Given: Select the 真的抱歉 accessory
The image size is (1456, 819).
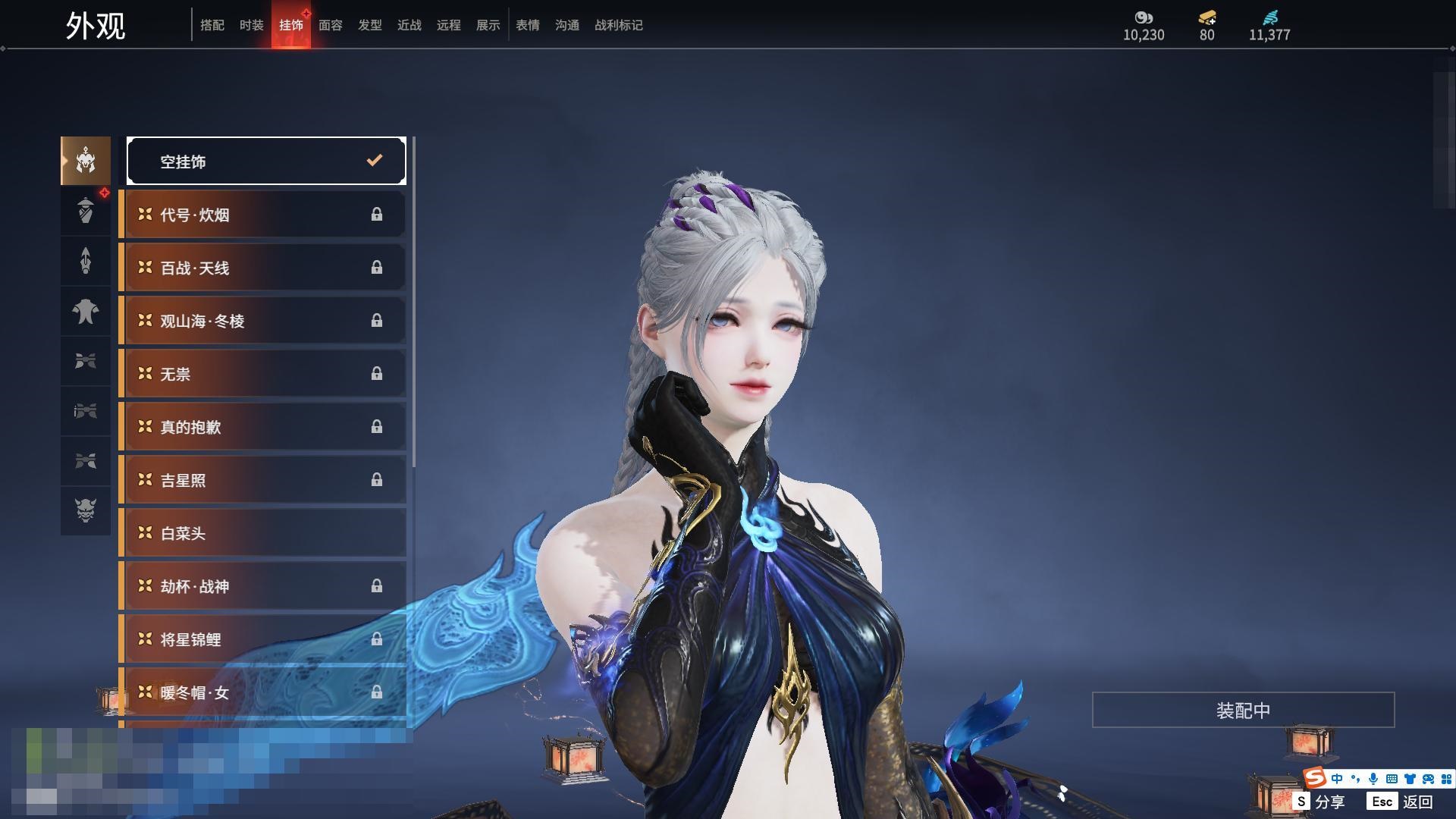Looking at the screenshot, I should point(262,427).
